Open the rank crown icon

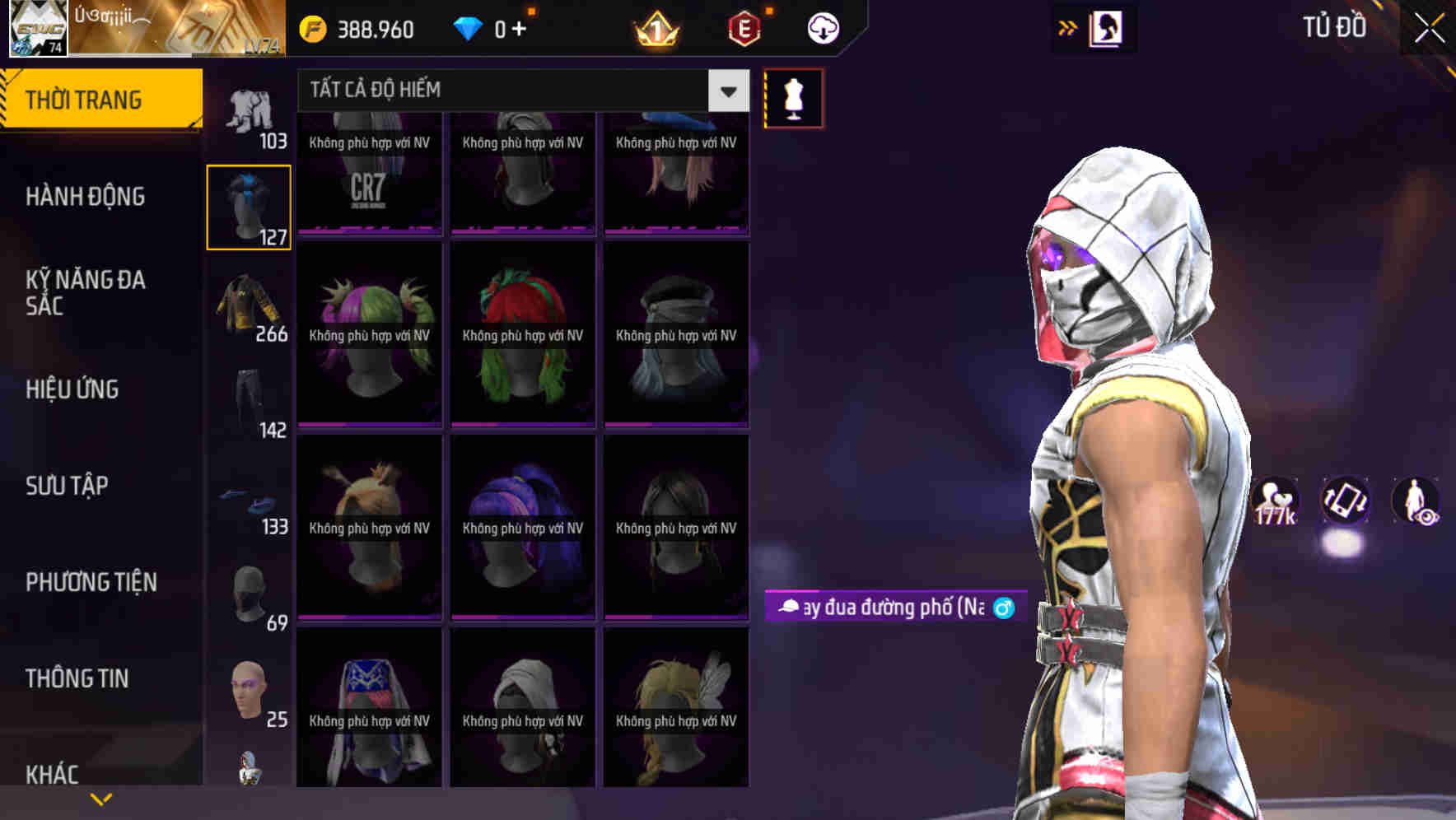point(655,27)
